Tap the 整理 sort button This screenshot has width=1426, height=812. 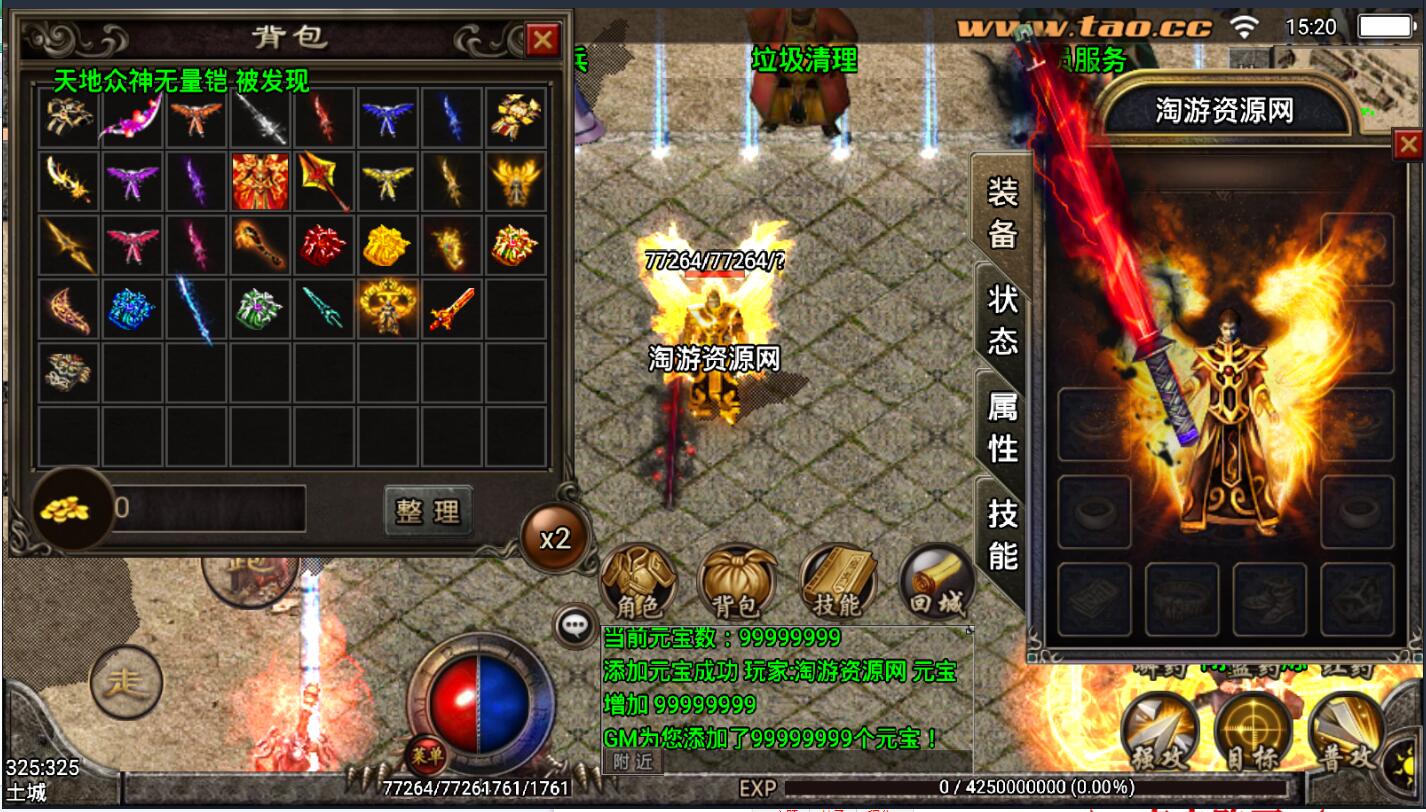click(428, 511)
